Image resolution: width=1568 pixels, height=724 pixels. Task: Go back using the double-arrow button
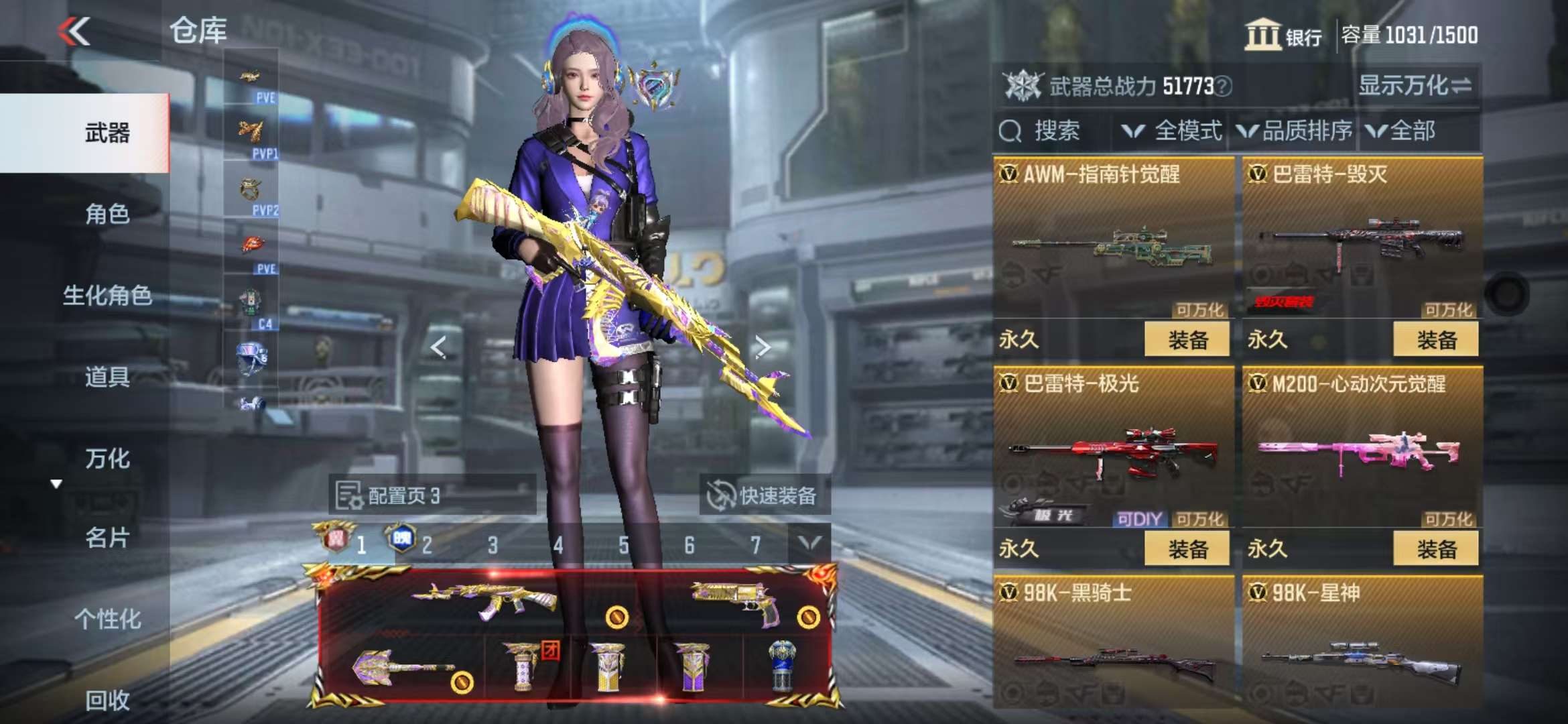(74, 31)
